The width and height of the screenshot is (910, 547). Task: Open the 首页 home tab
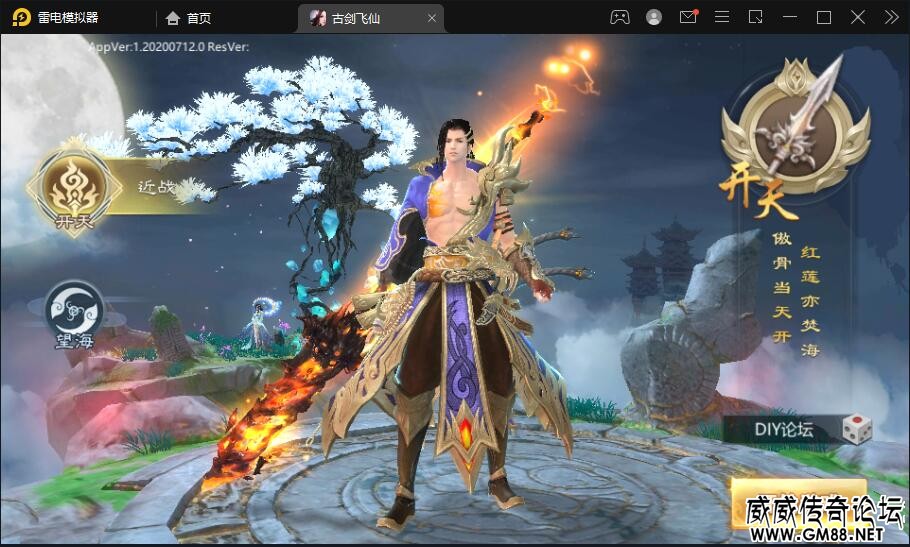coord(188,18)
